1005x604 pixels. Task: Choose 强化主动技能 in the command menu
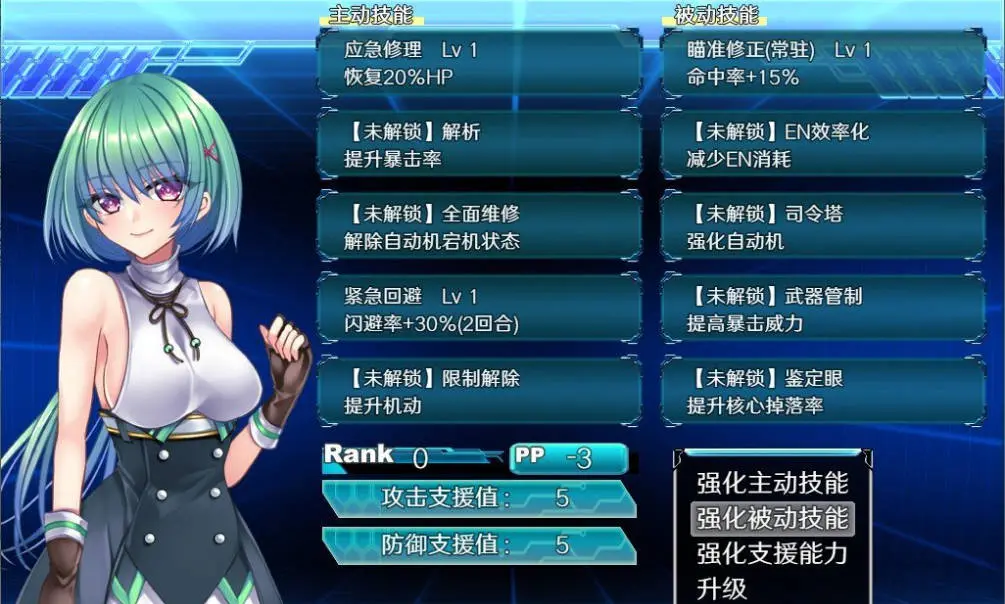point(772,483)
